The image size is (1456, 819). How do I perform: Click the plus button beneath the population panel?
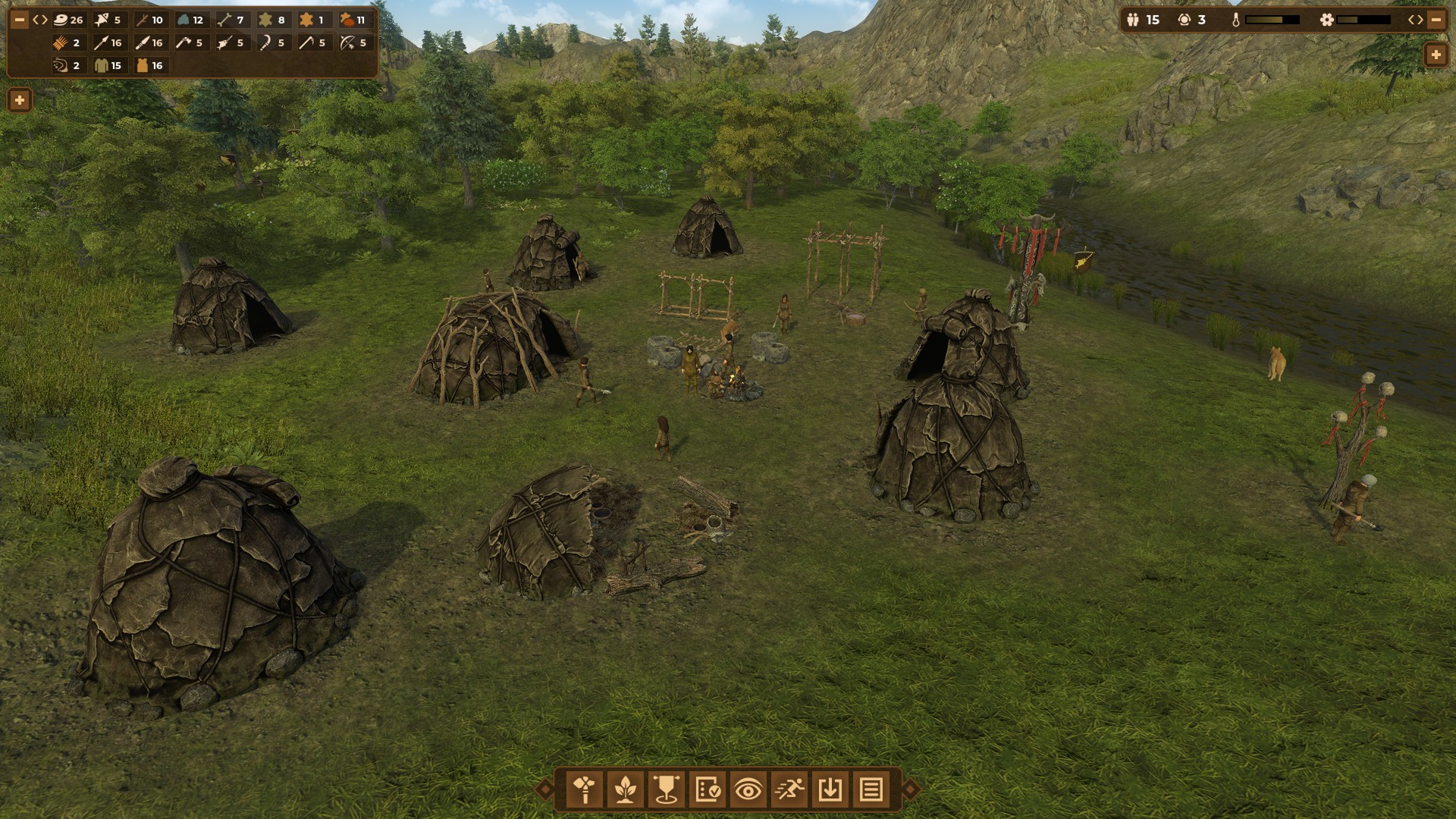point(1436,55)
